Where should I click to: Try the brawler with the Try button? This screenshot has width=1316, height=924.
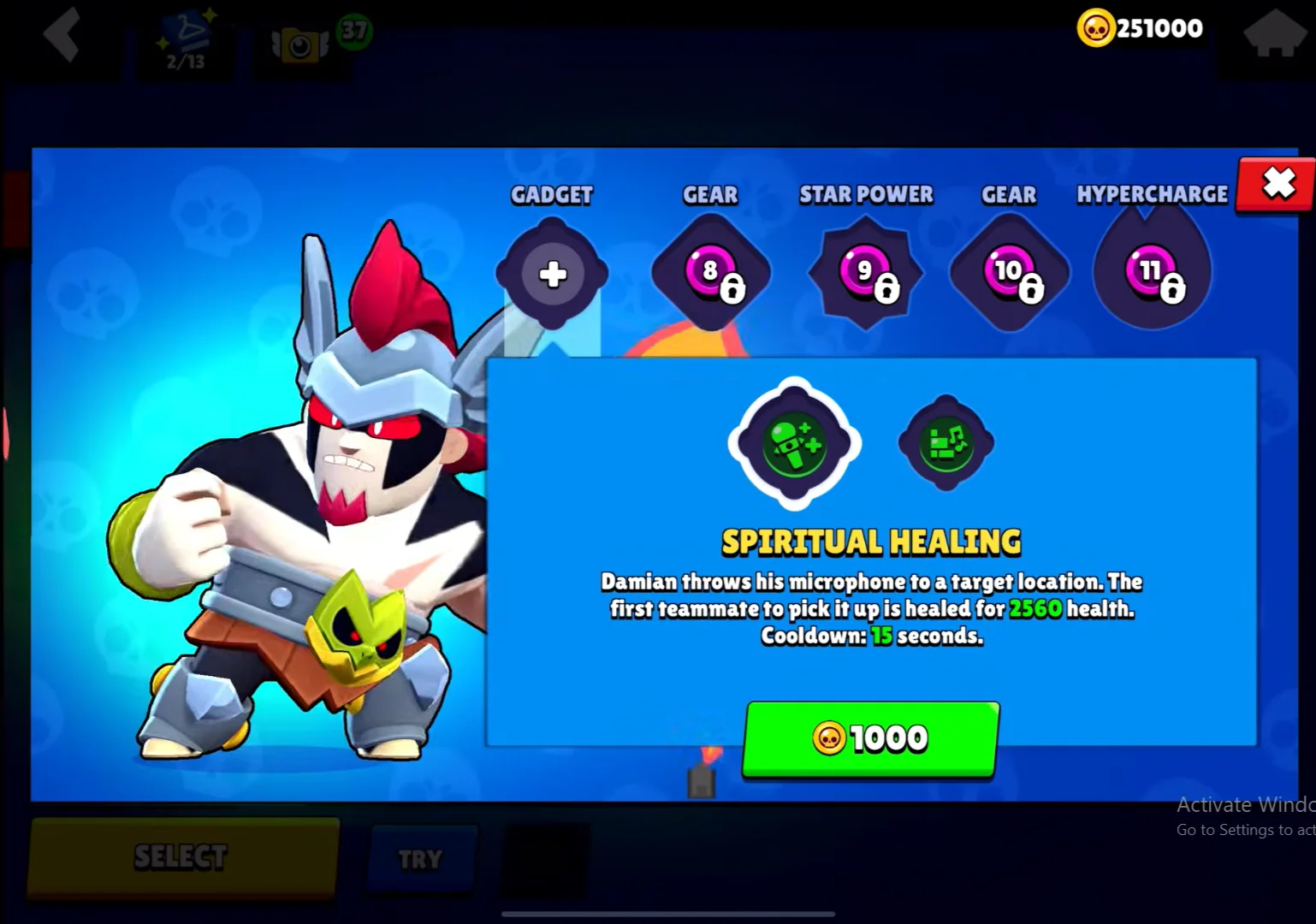coord(421,859)
